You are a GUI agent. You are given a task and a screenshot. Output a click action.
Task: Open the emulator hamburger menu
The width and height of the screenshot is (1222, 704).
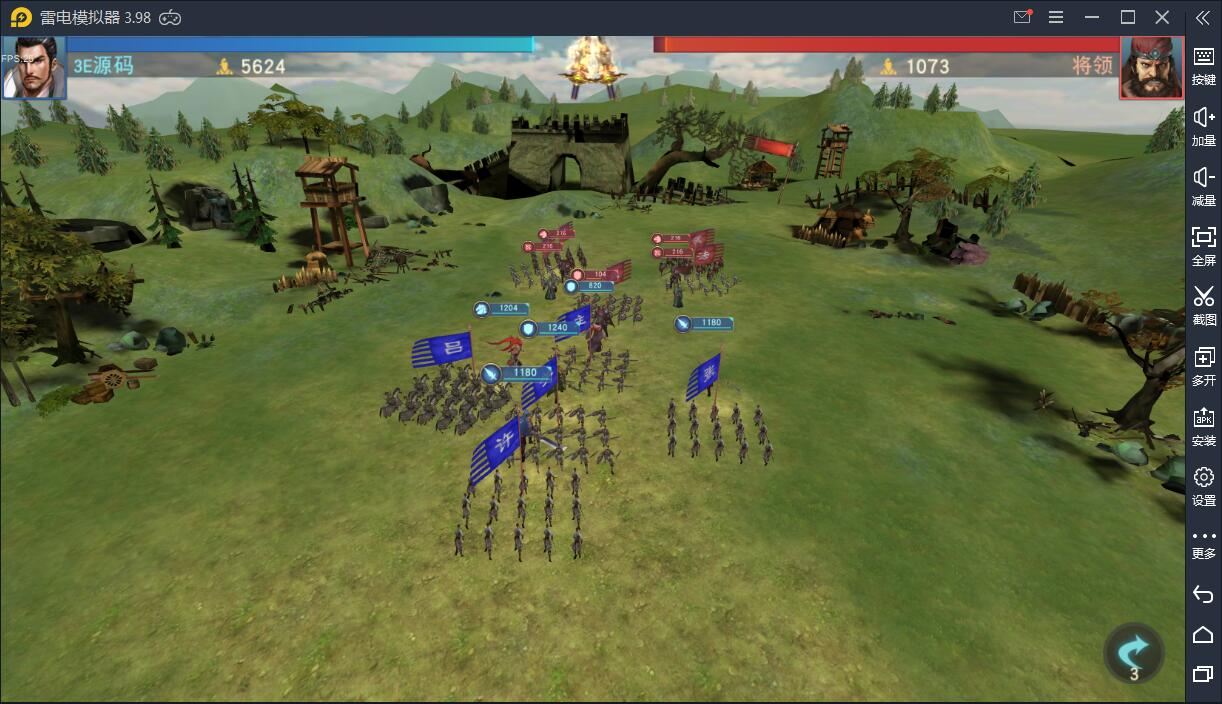pos(1056,17)
